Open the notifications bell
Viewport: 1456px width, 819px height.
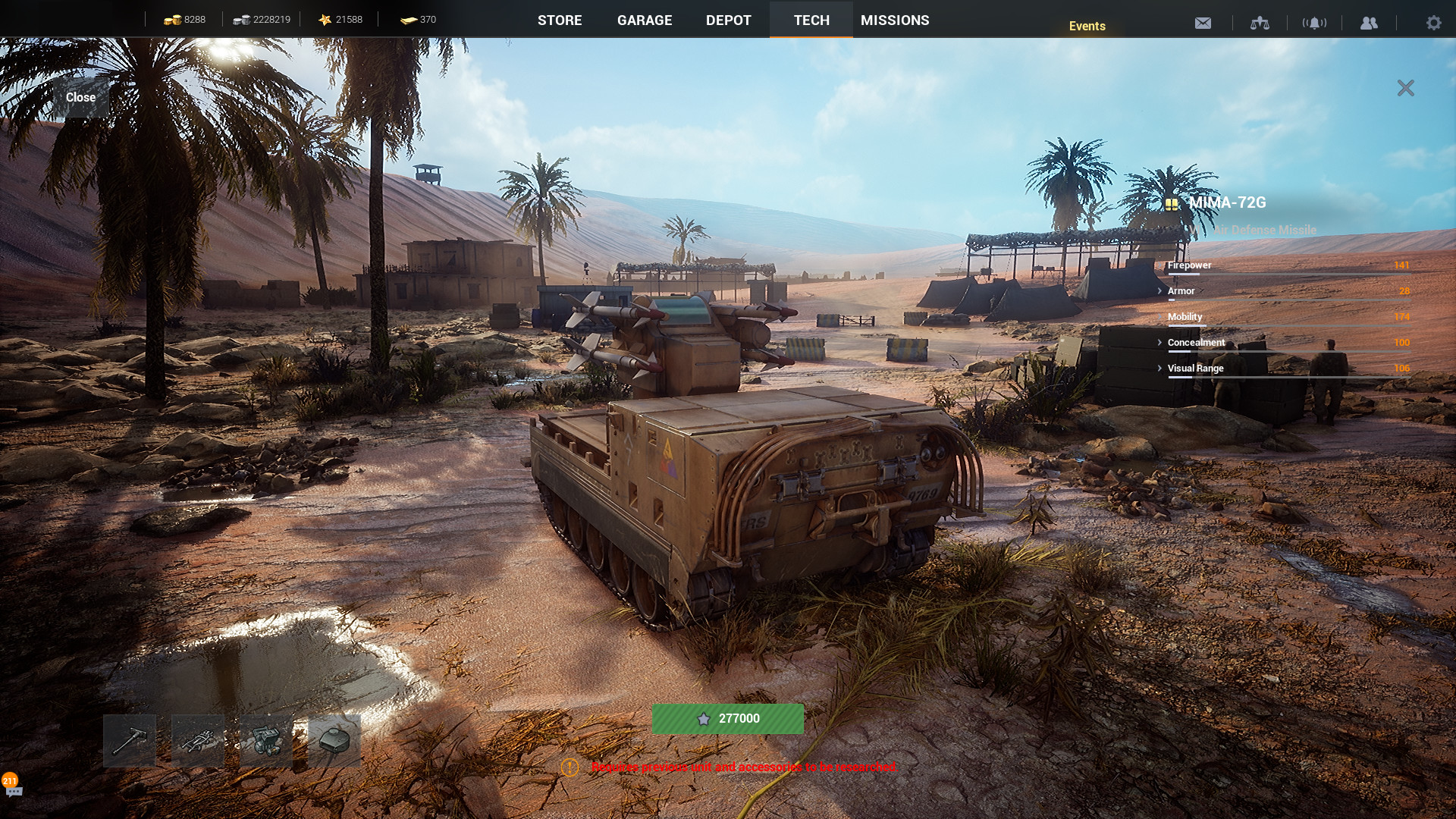[x=1314, y=23]
